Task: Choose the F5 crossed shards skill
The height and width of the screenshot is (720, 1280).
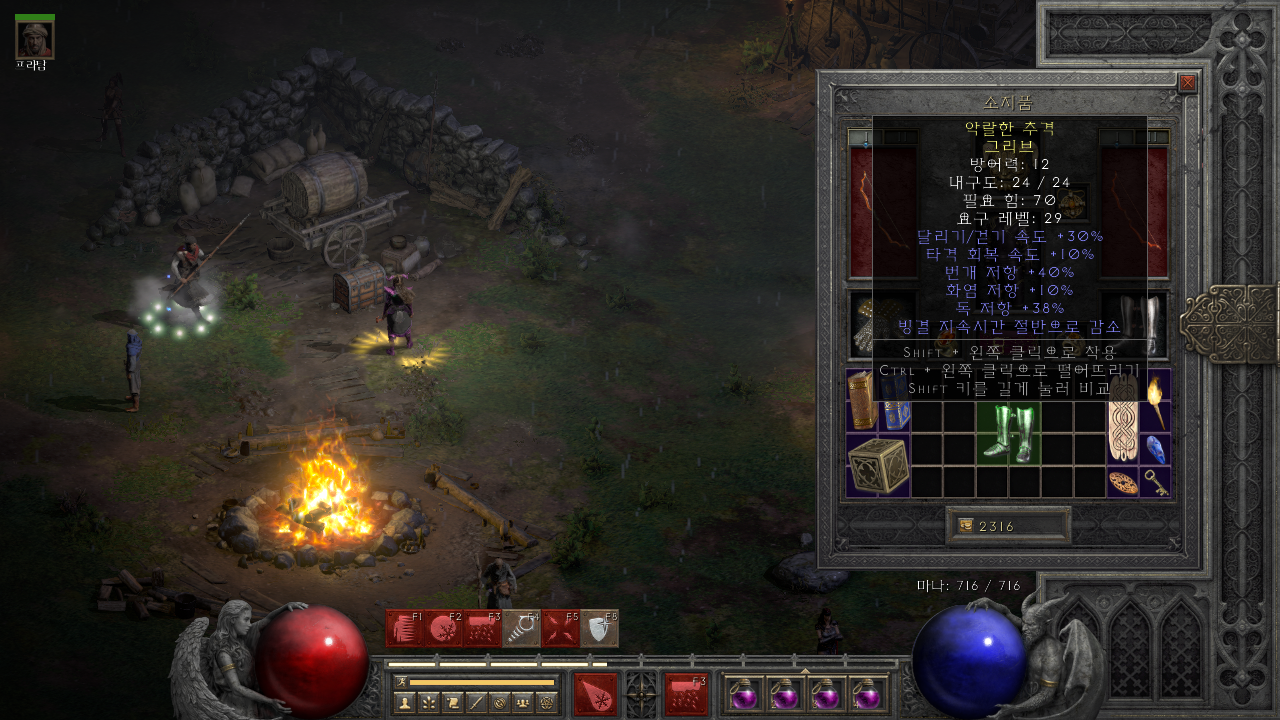Action: tap(560, 629)
